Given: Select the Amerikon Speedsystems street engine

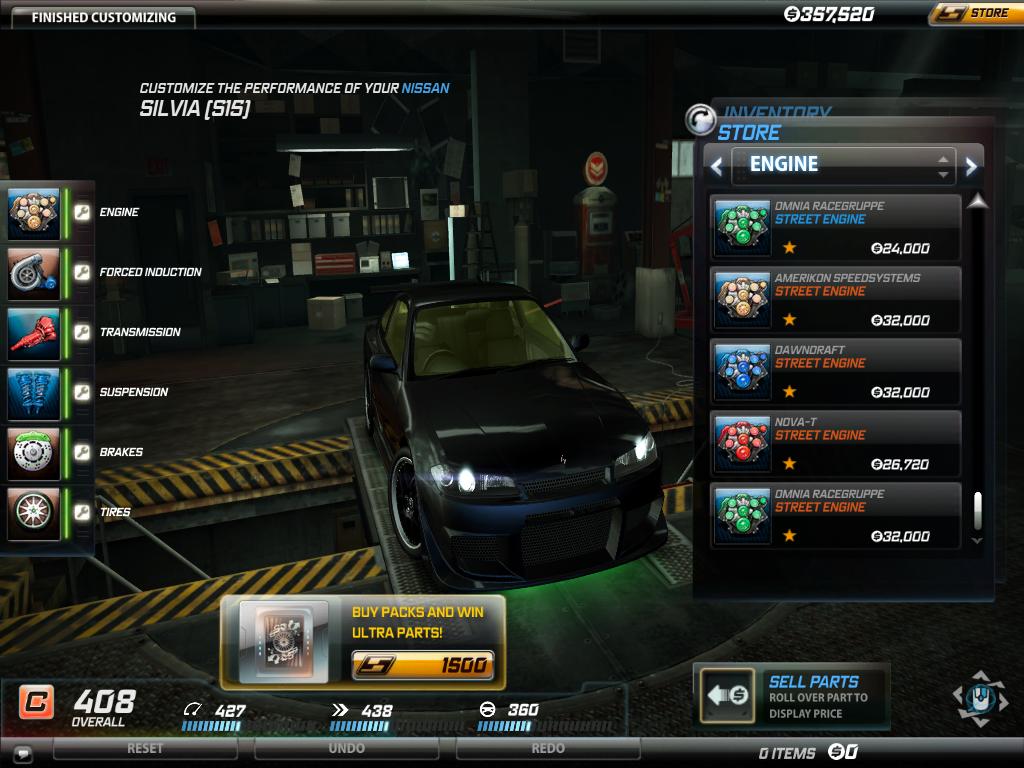Looking at the screenshot, I should tap(836, 299).
